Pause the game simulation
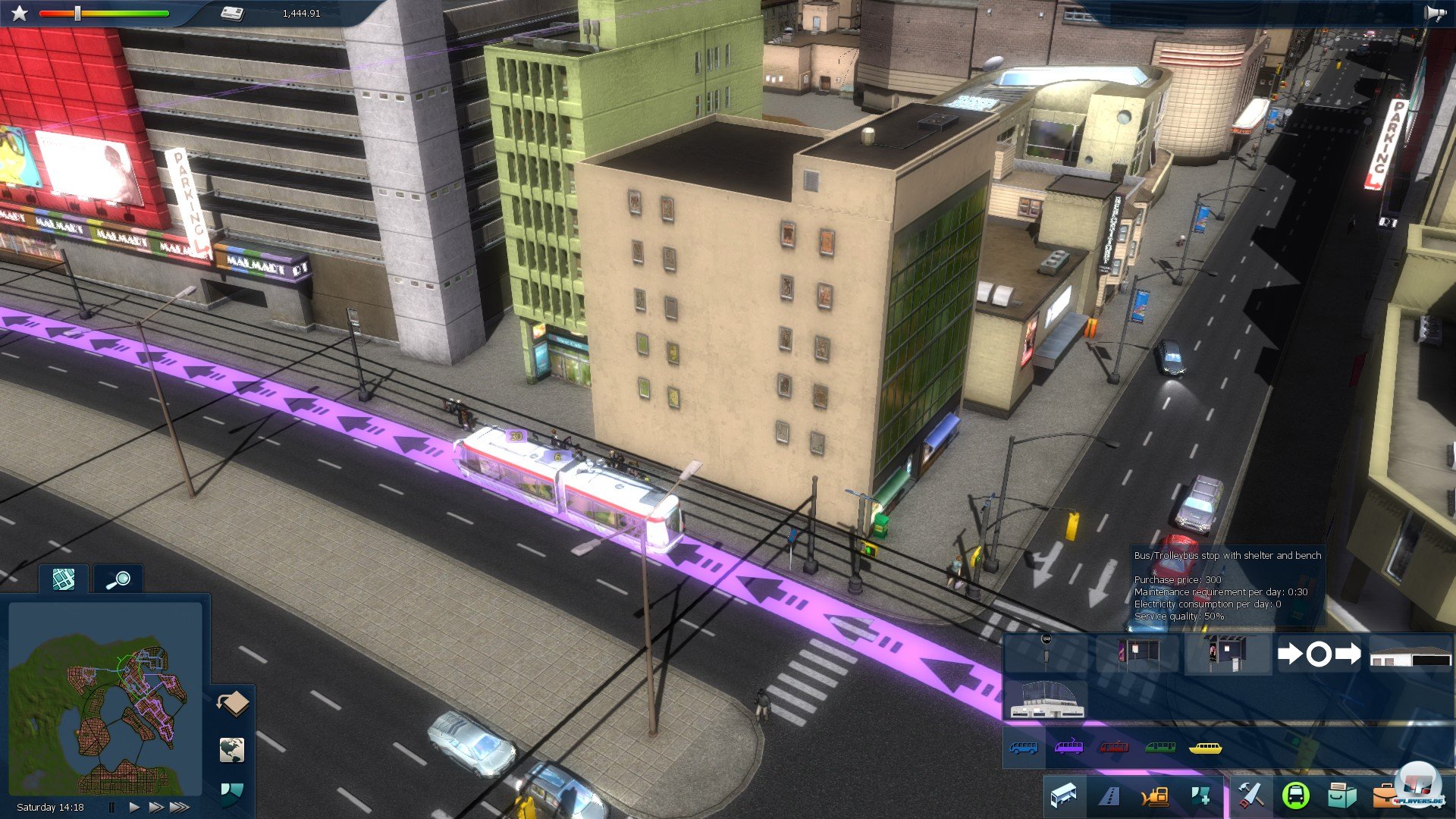Screen dimensions: 1456x819 pyautogui.click(x=111, y=806)
